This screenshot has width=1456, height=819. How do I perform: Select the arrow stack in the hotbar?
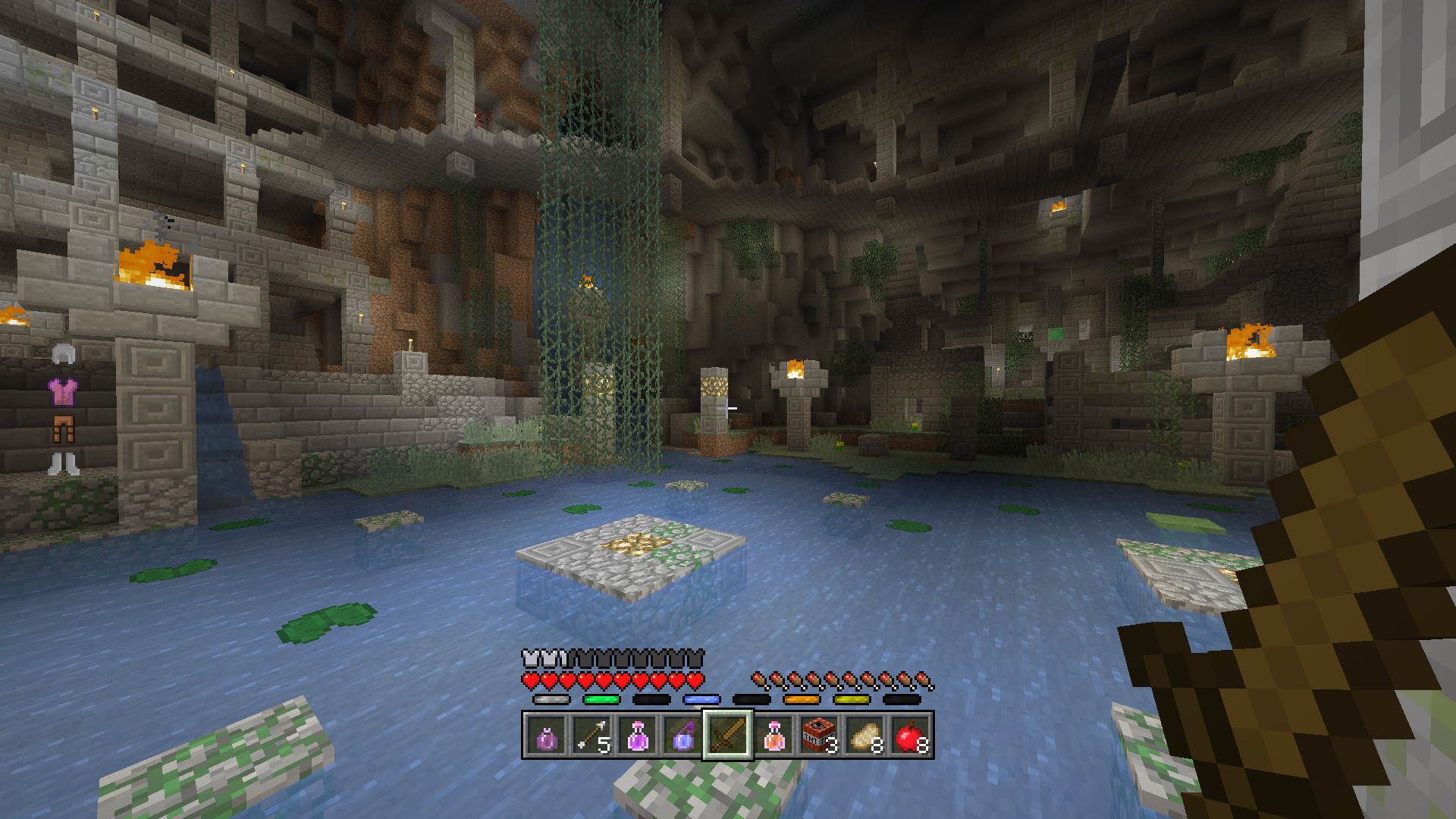pos(592,736)
